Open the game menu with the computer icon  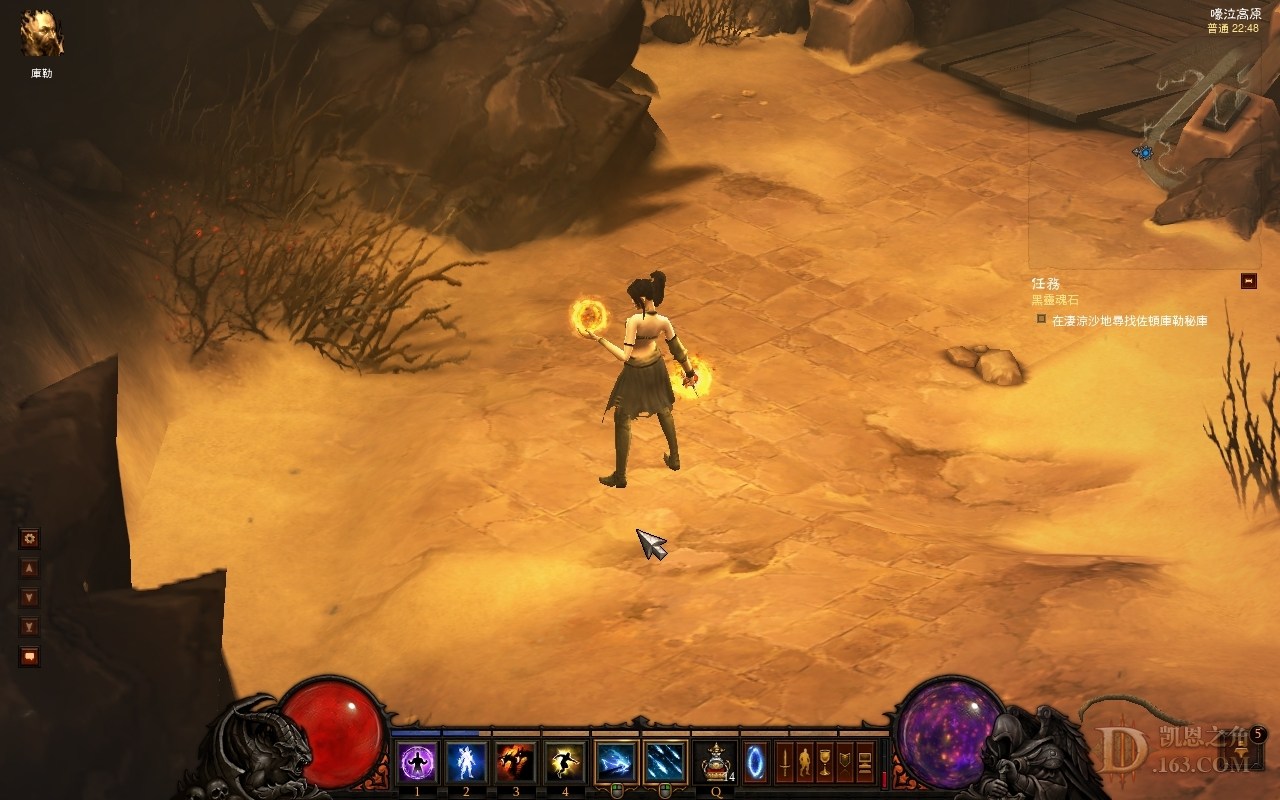[865, 763]
